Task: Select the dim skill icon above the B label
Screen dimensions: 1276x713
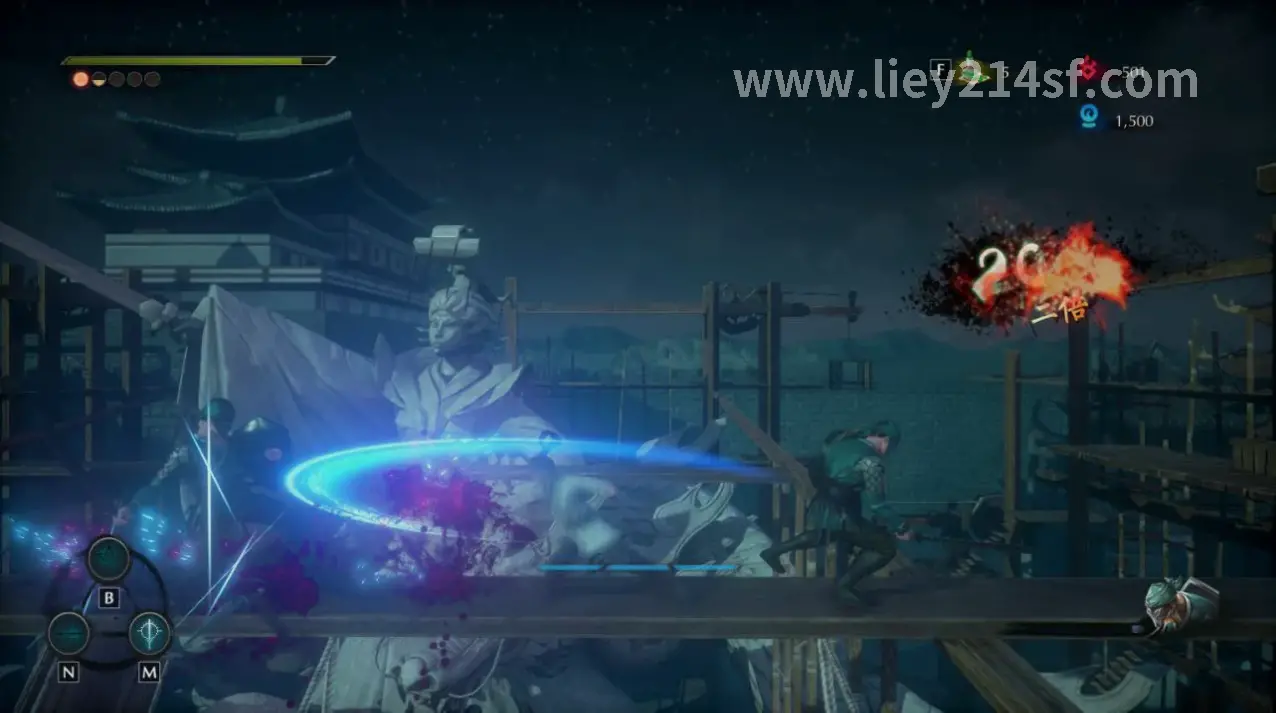Action: (x=109, y=559)
